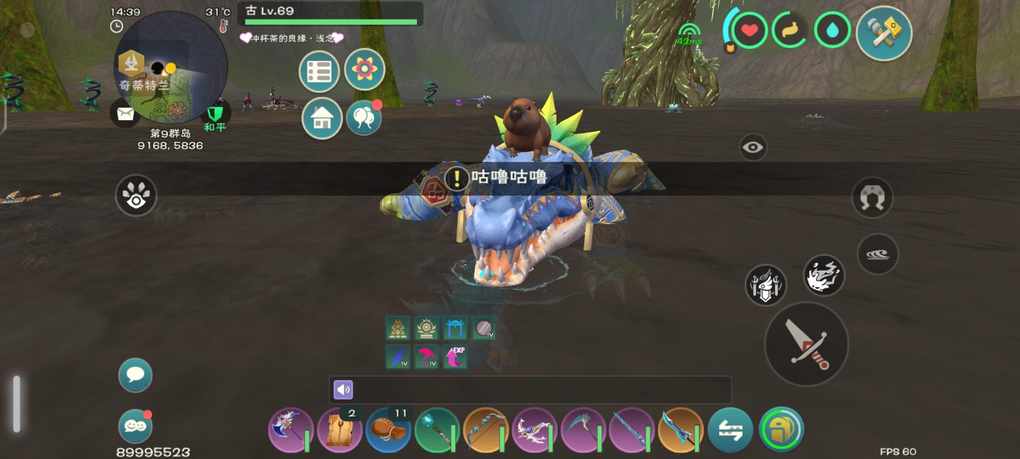This screenshot has width=1020, height=459.
Task: Tap the house home button
Action: pos(322,118)
